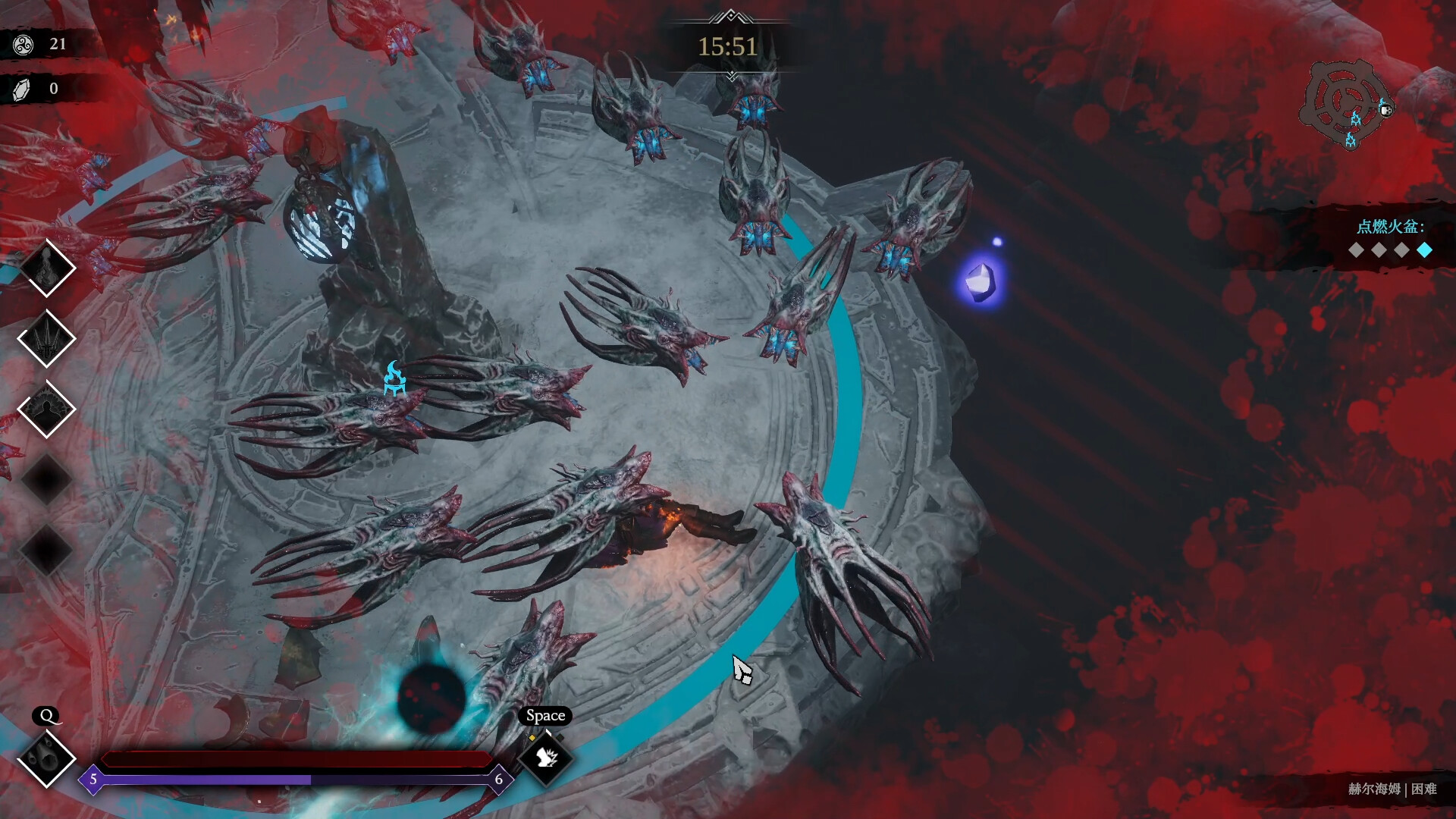The height and width of the screenshot is (819, 1456).
Task: Trigger the Space smash ability icon
Action: 544,757
